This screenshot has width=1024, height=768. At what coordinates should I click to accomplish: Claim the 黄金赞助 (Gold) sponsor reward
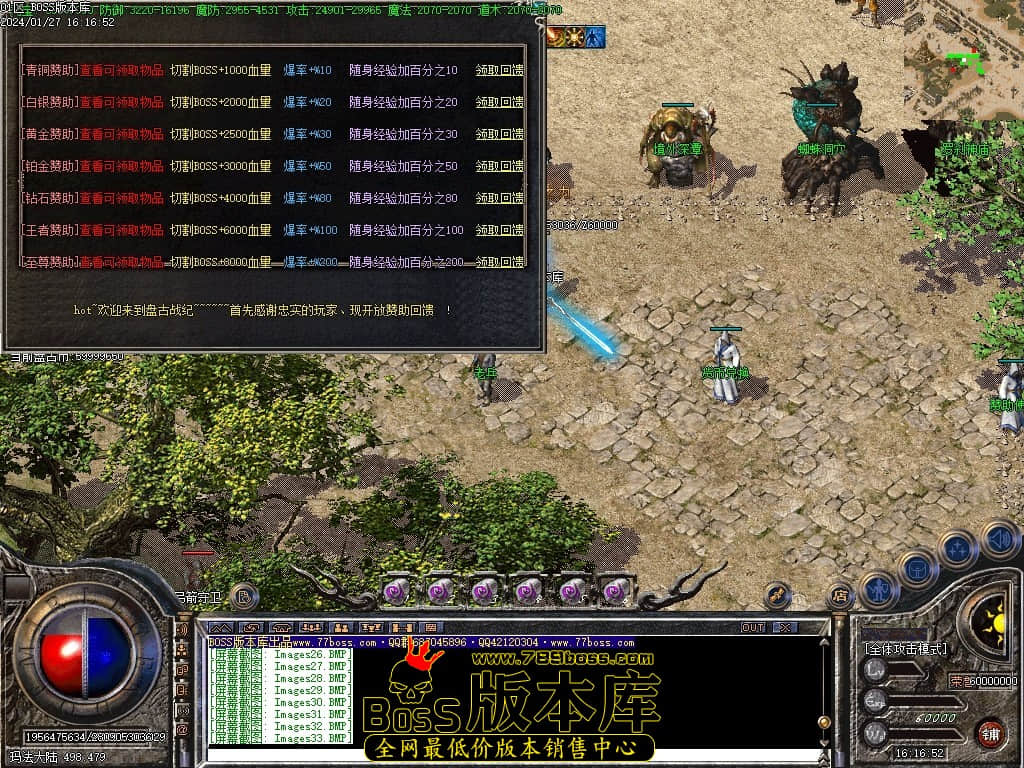click(499, 135)
